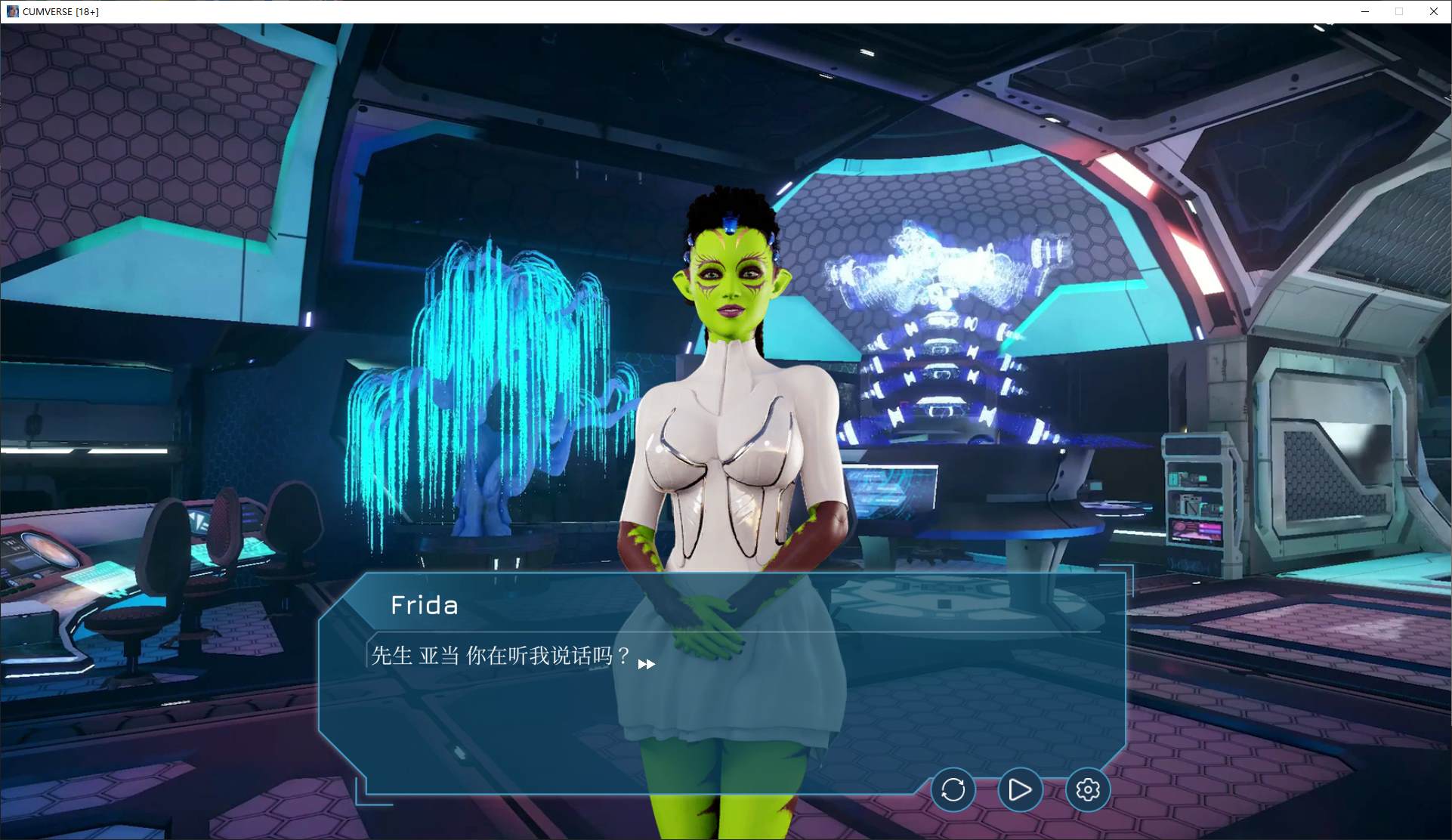Click the circular arrows refresh button
Screen dimensions: 1452x840
pos(953,789)
